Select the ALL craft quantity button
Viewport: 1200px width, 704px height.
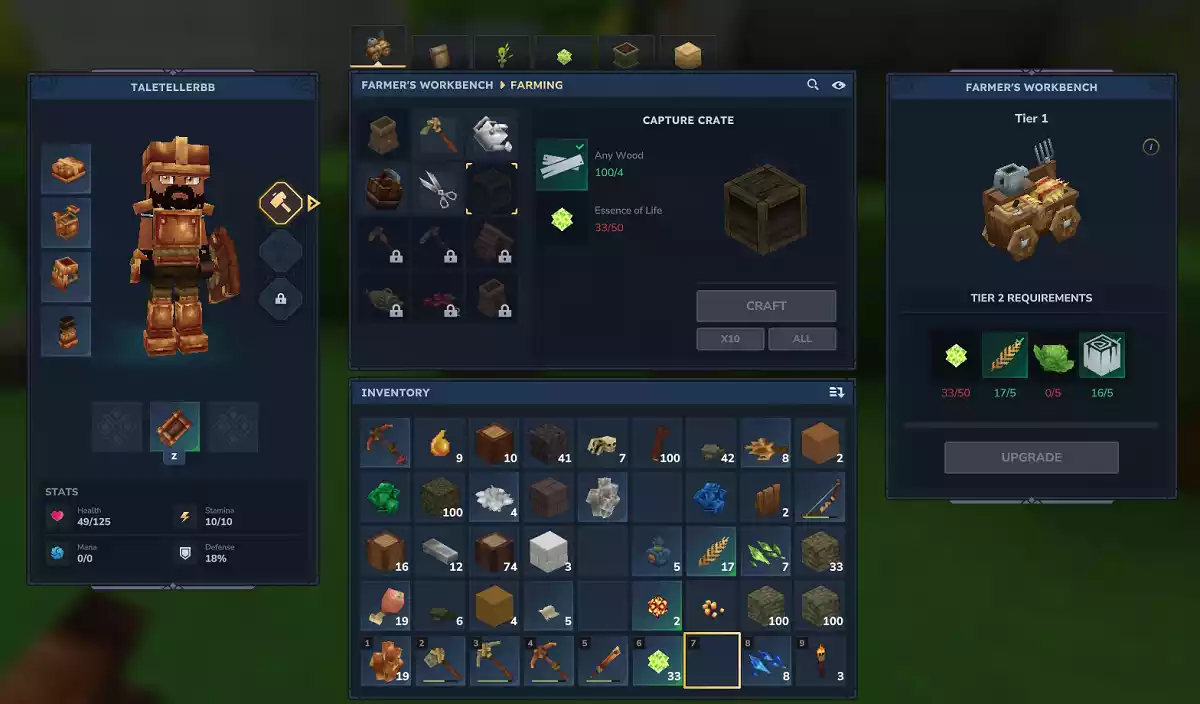click(802, 339)
